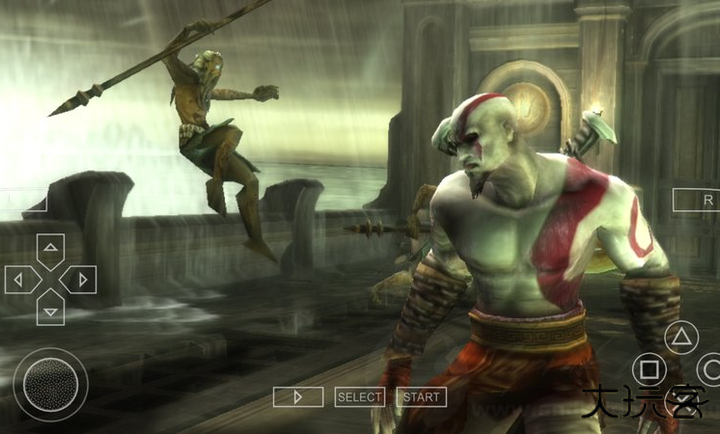Image resolution: width=720 pixels, height=434 pixels.
Task: Tap the D-pad left arrow
Action: click(x=20, y=279)
